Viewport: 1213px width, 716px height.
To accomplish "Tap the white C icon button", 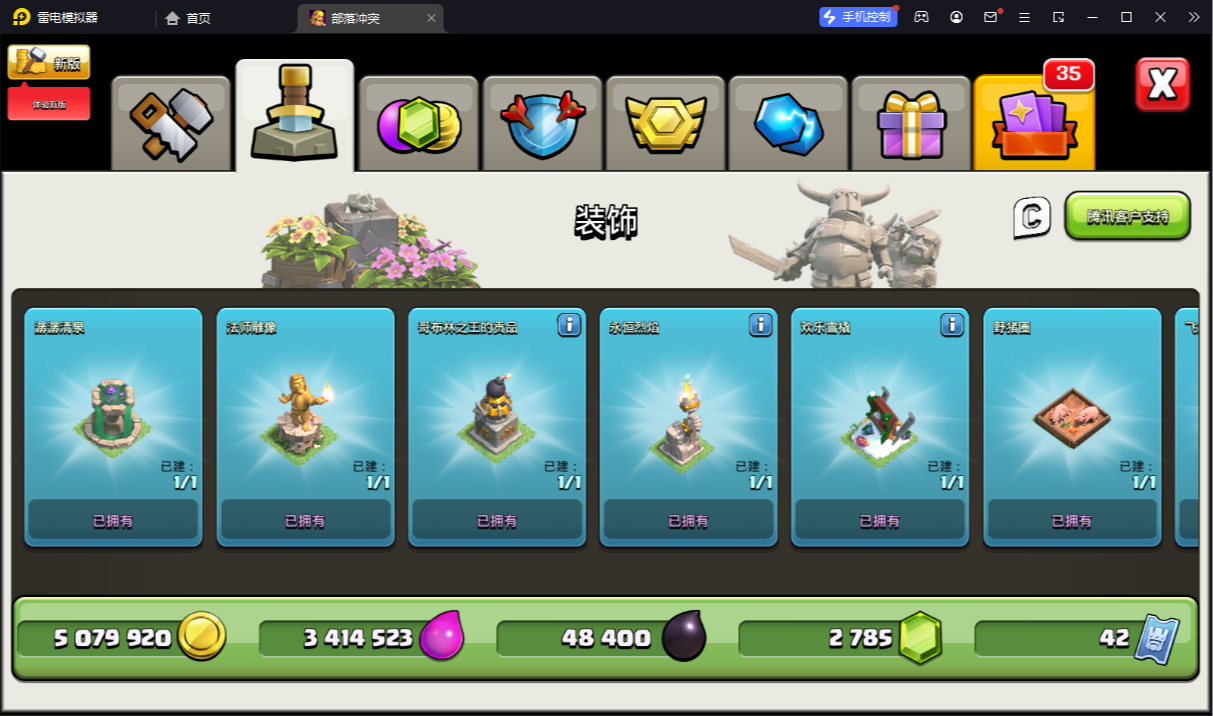I will tap(1032, 217).
